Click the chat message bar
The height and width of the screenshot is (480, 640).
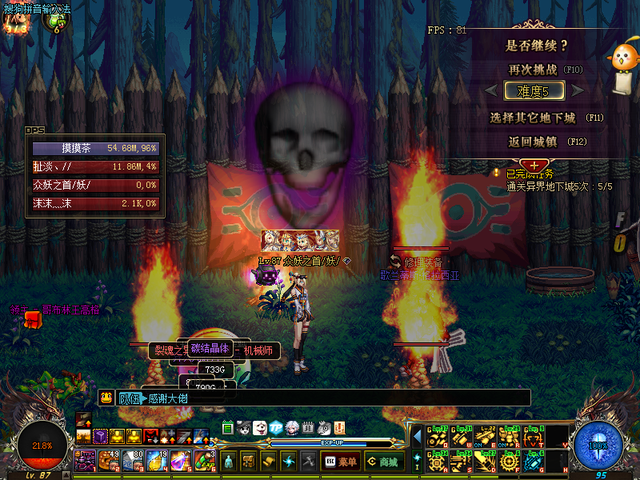point(320,398)
